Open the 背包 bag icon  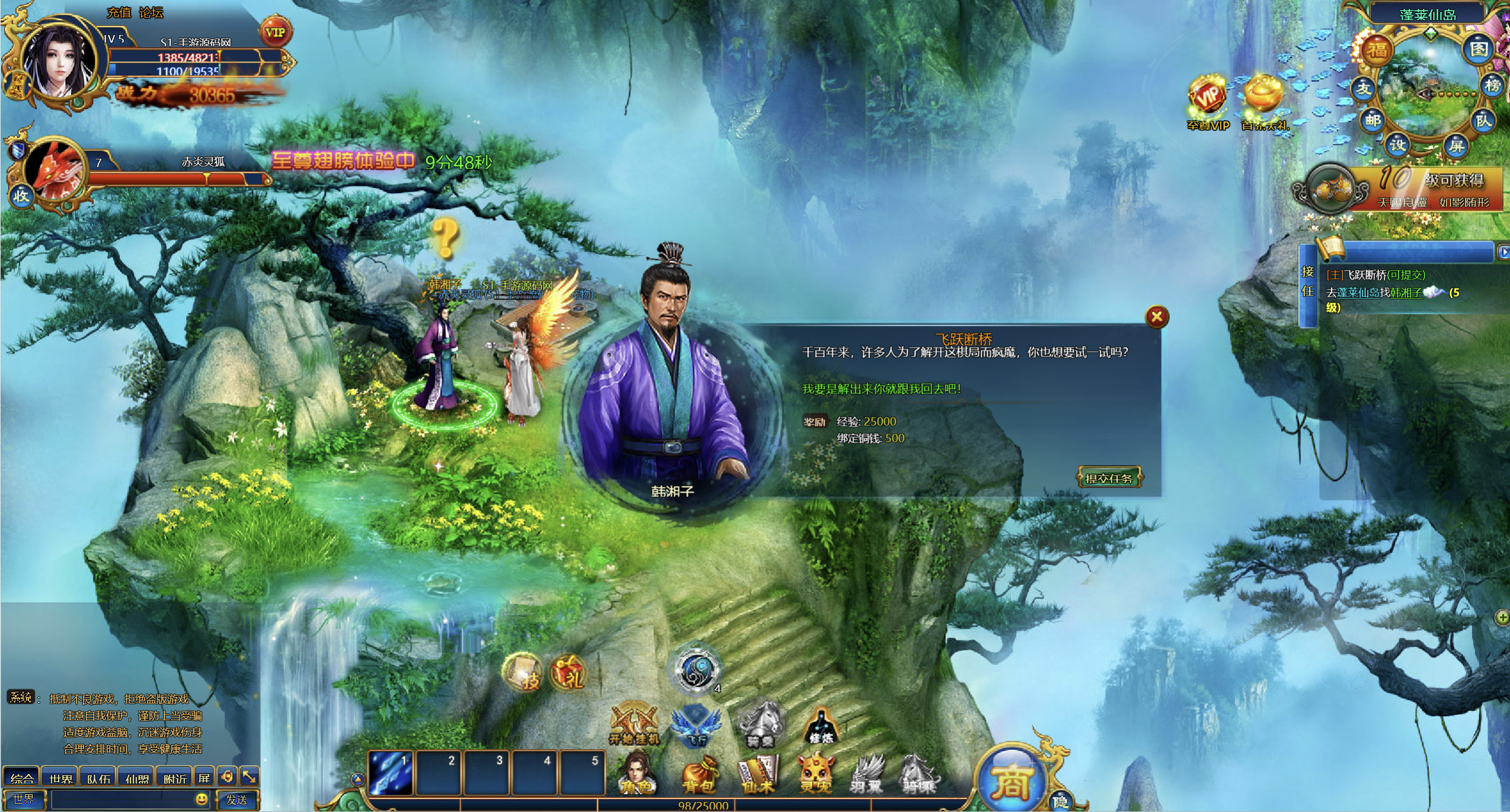(x=699, y=774)
